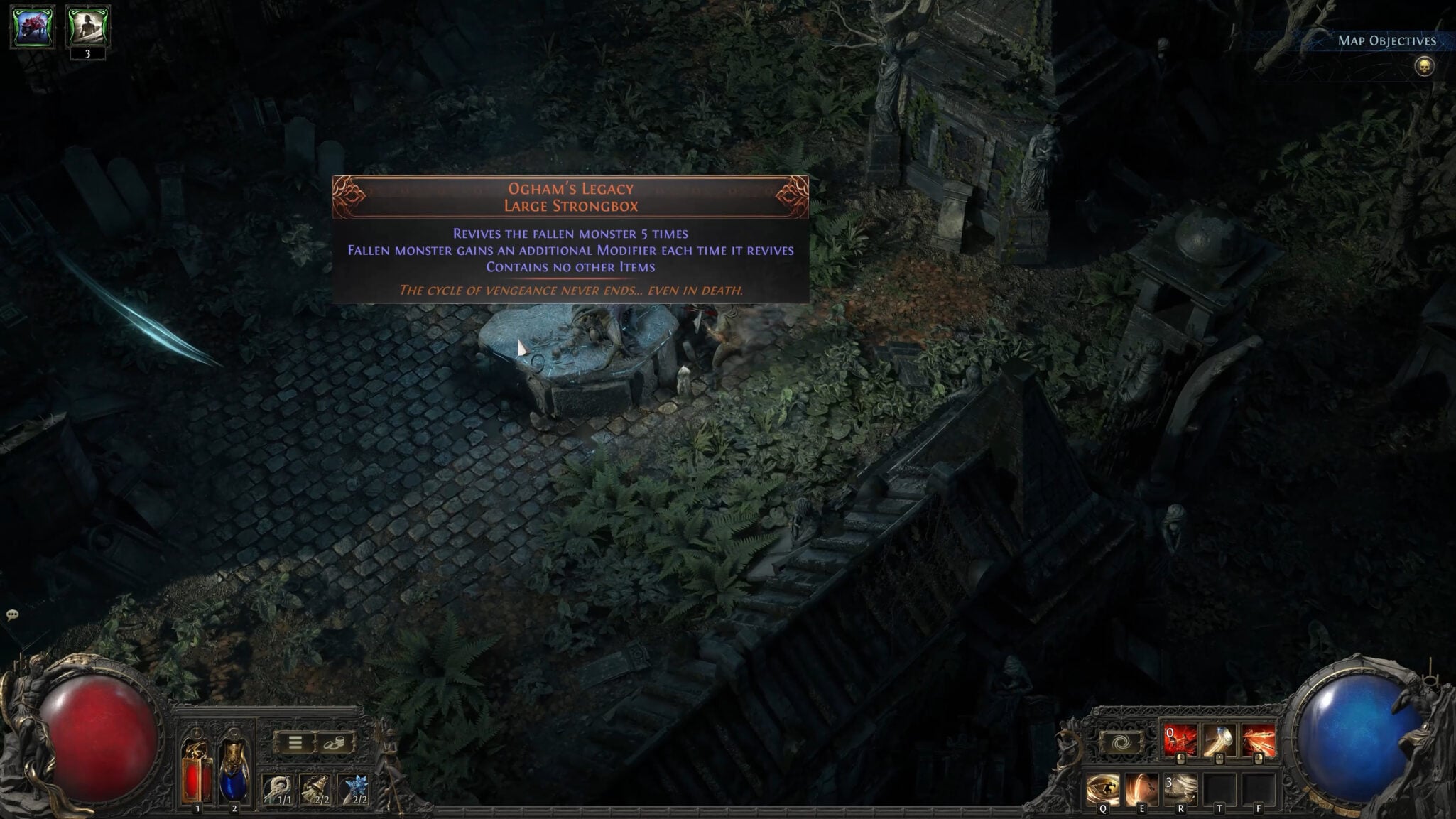
Task: Select the red beast buff icon
Action: tap(33, 27)
